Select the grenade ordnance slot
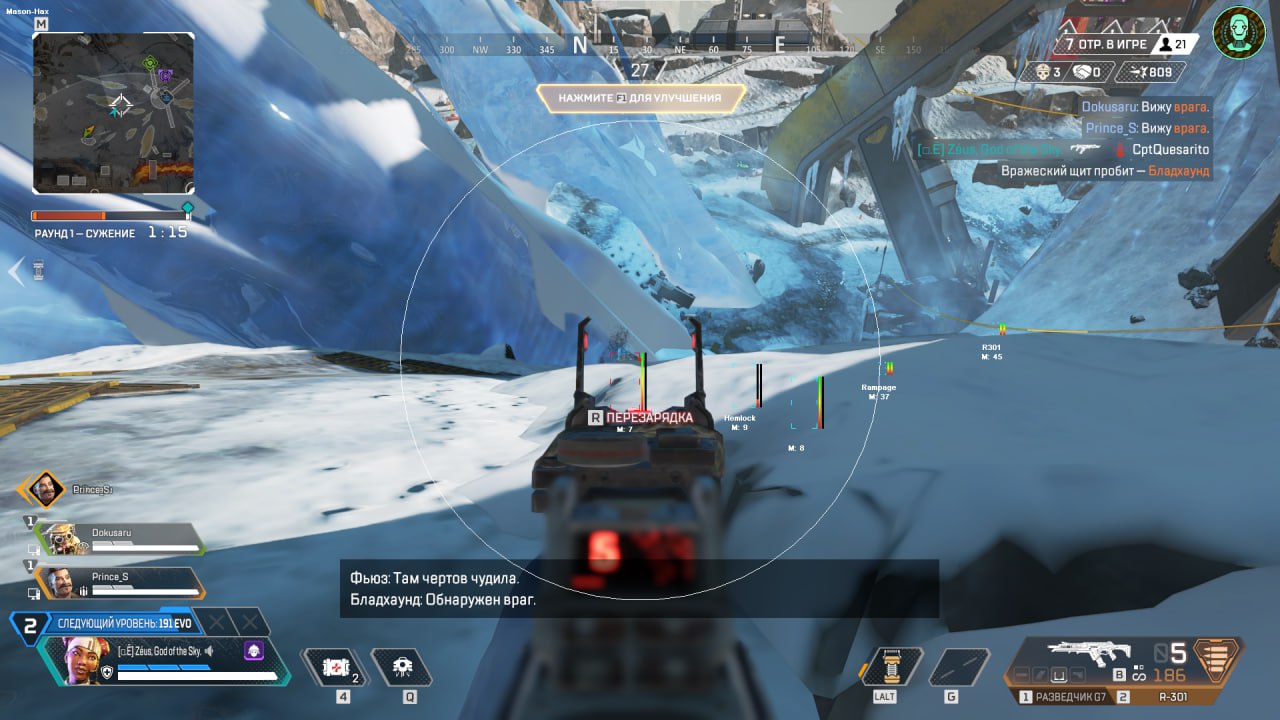Screen dimensions: 1280x720 point(959,667)
